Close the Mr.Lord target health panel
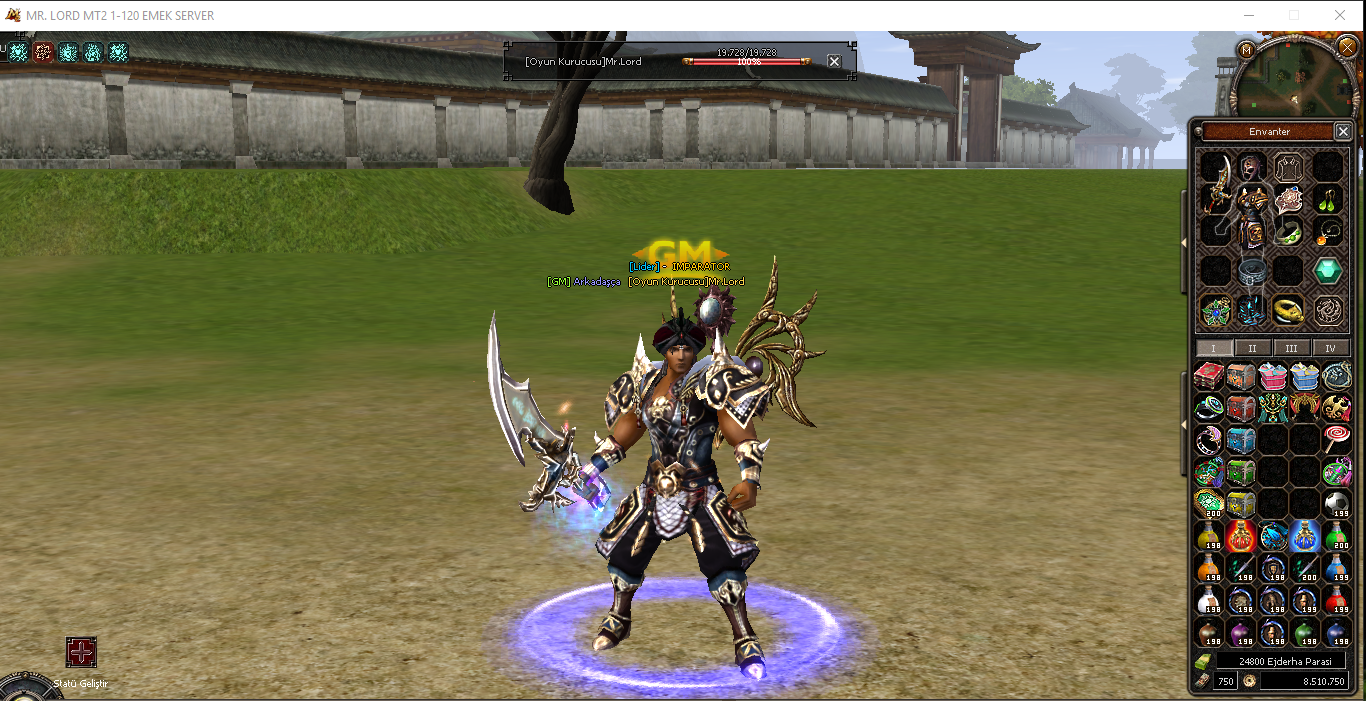Viewport: 1366px width, 701px height. tap(834, 61)
